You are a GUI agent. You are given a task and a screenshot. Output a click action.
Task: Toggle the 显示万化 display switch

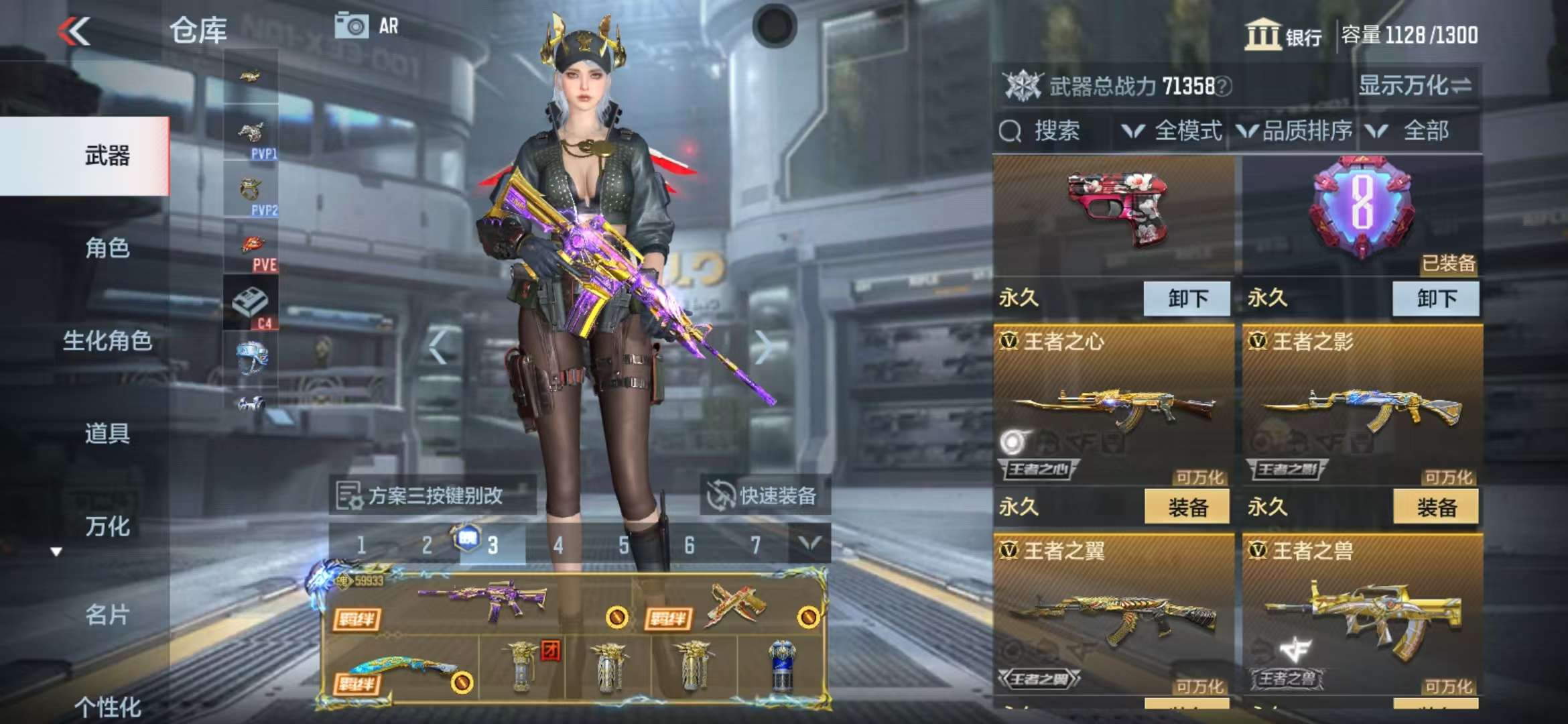(x=1415, y=86)
